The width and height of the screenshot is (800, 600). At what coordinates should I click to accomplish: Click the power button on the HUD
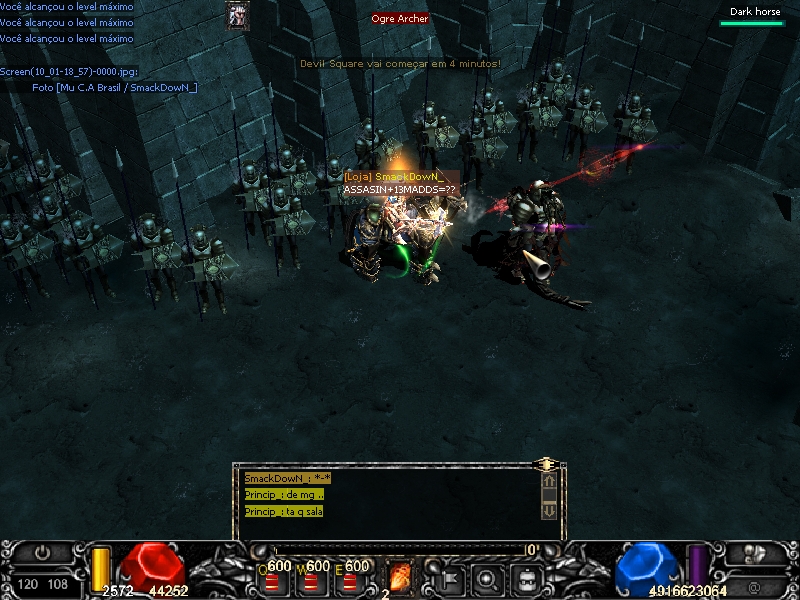tap(43, 552)
